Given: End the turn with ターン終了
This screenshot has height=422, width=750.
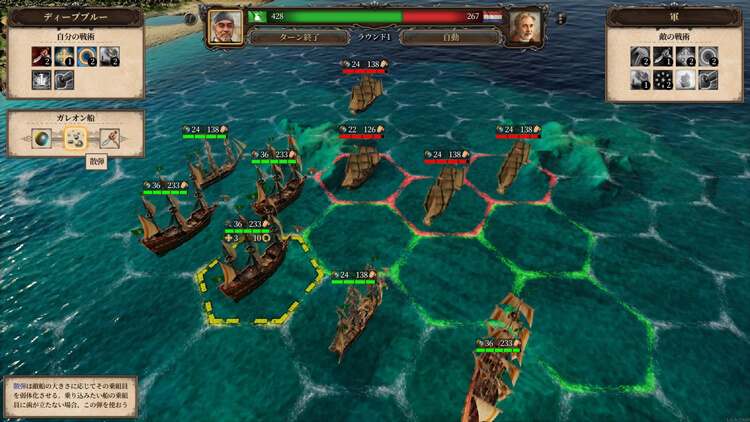Looking at the screenshot, I should (294, 38).
